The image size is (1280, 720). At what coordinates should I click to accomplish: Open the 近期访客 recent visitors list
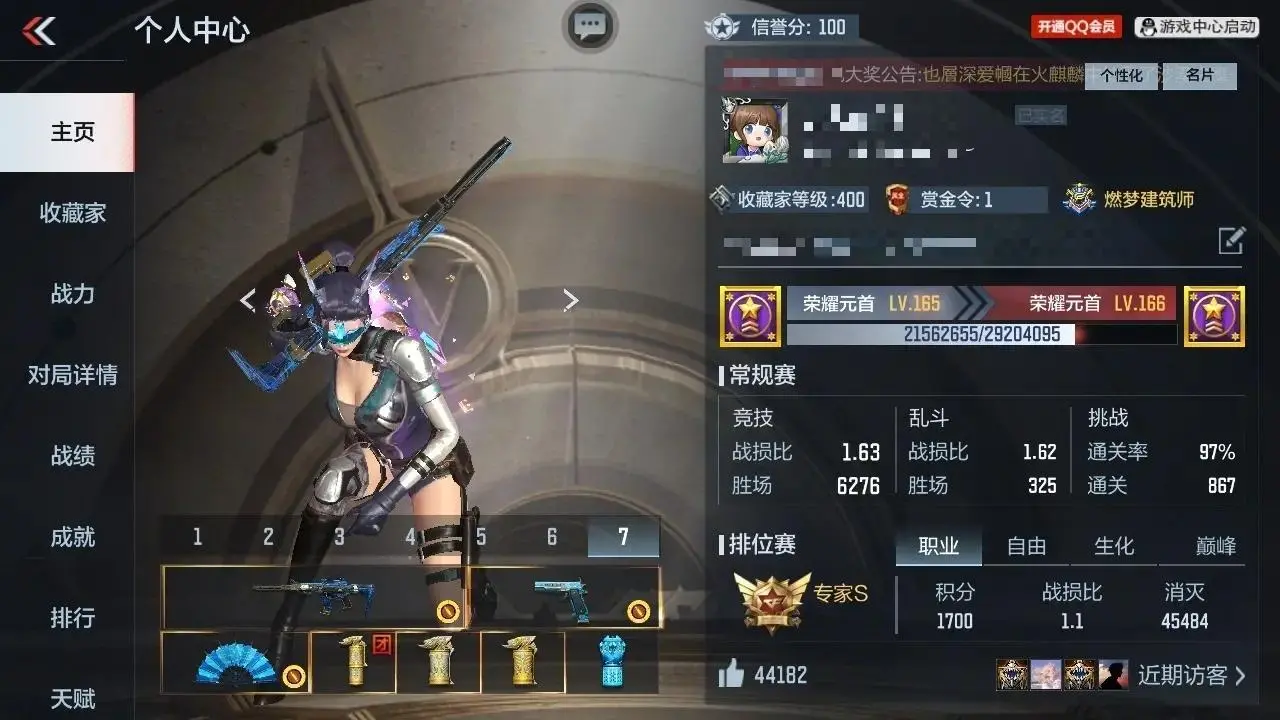(x=1190, y=675)
